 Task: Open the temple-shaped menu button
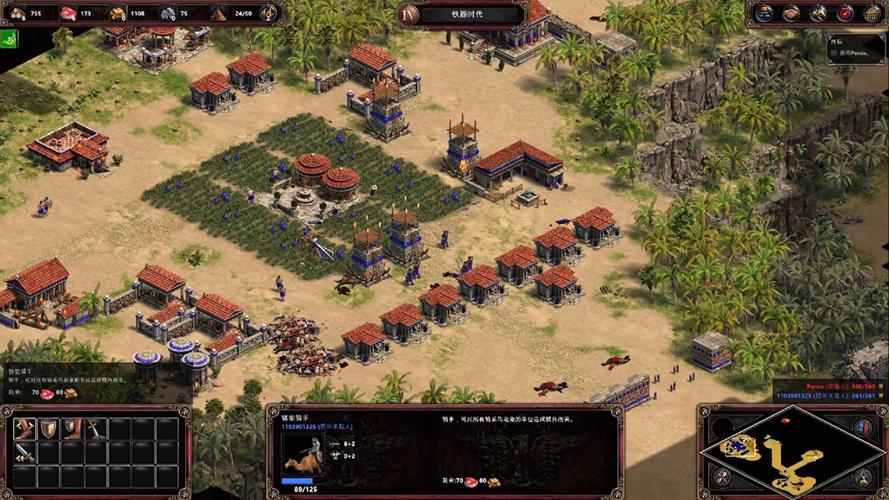[871, 13]
